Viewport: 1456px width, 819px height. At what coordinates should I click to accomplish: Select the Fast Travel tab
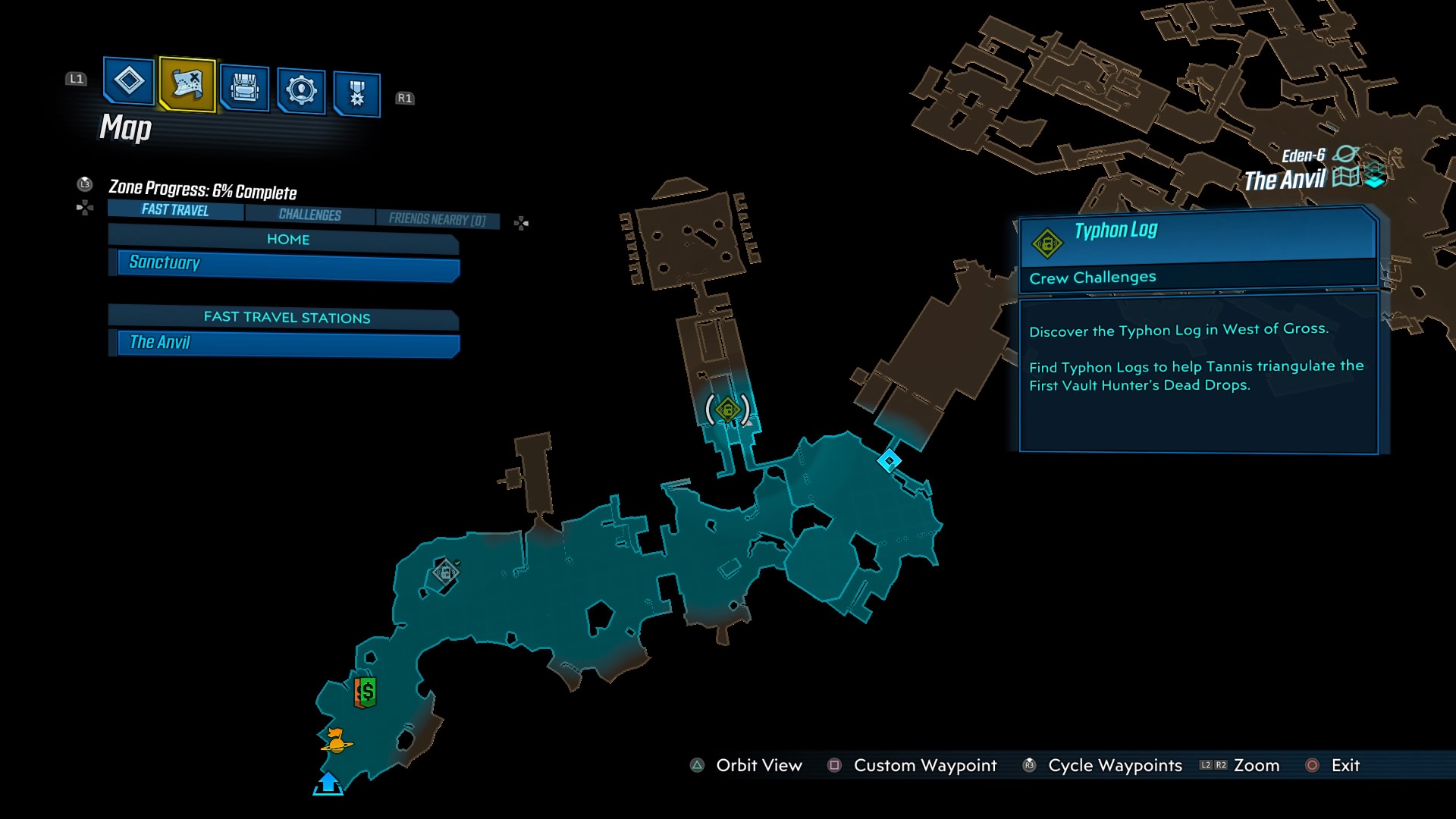173,211
